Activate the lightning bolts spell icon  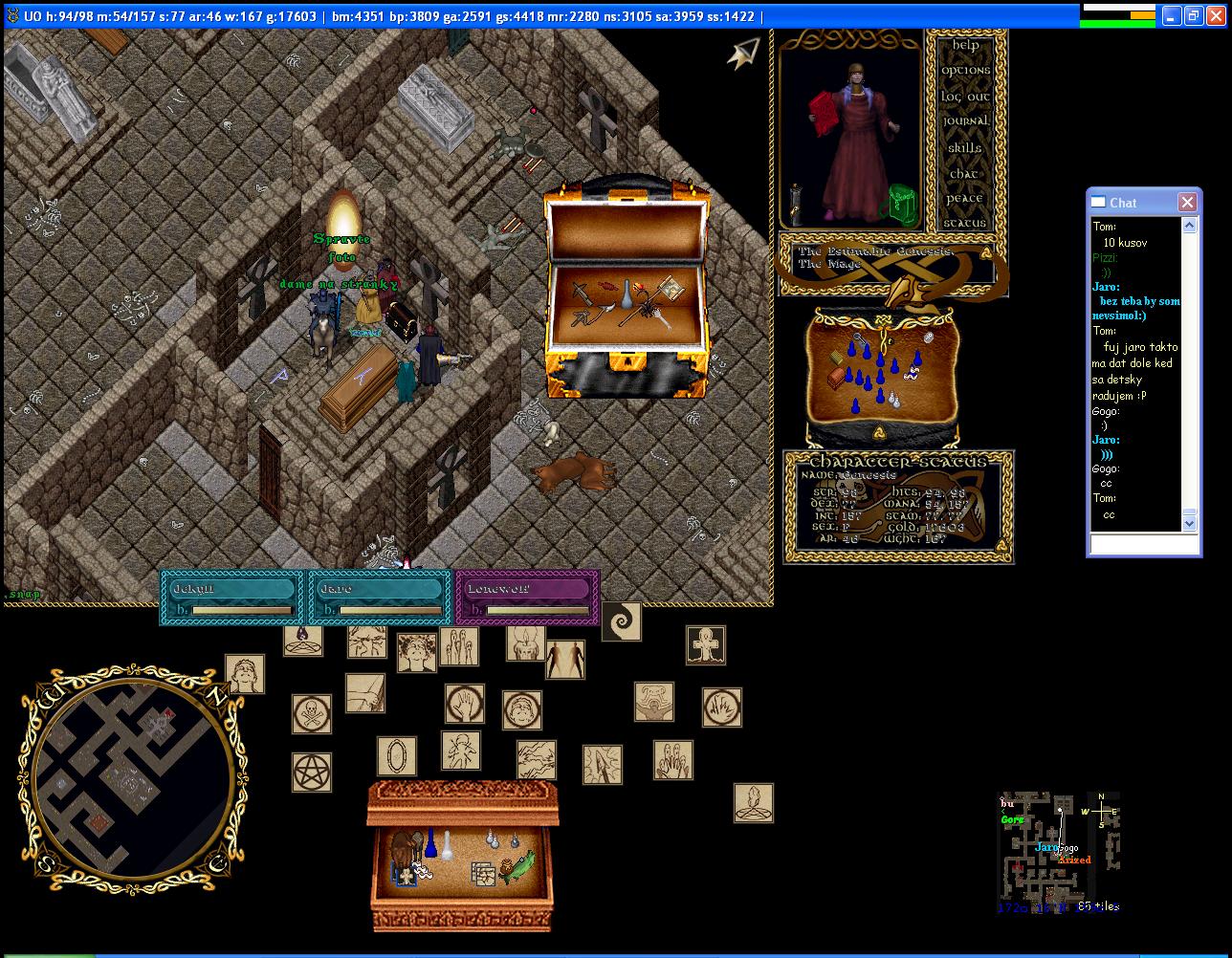(x=536, y=760)
